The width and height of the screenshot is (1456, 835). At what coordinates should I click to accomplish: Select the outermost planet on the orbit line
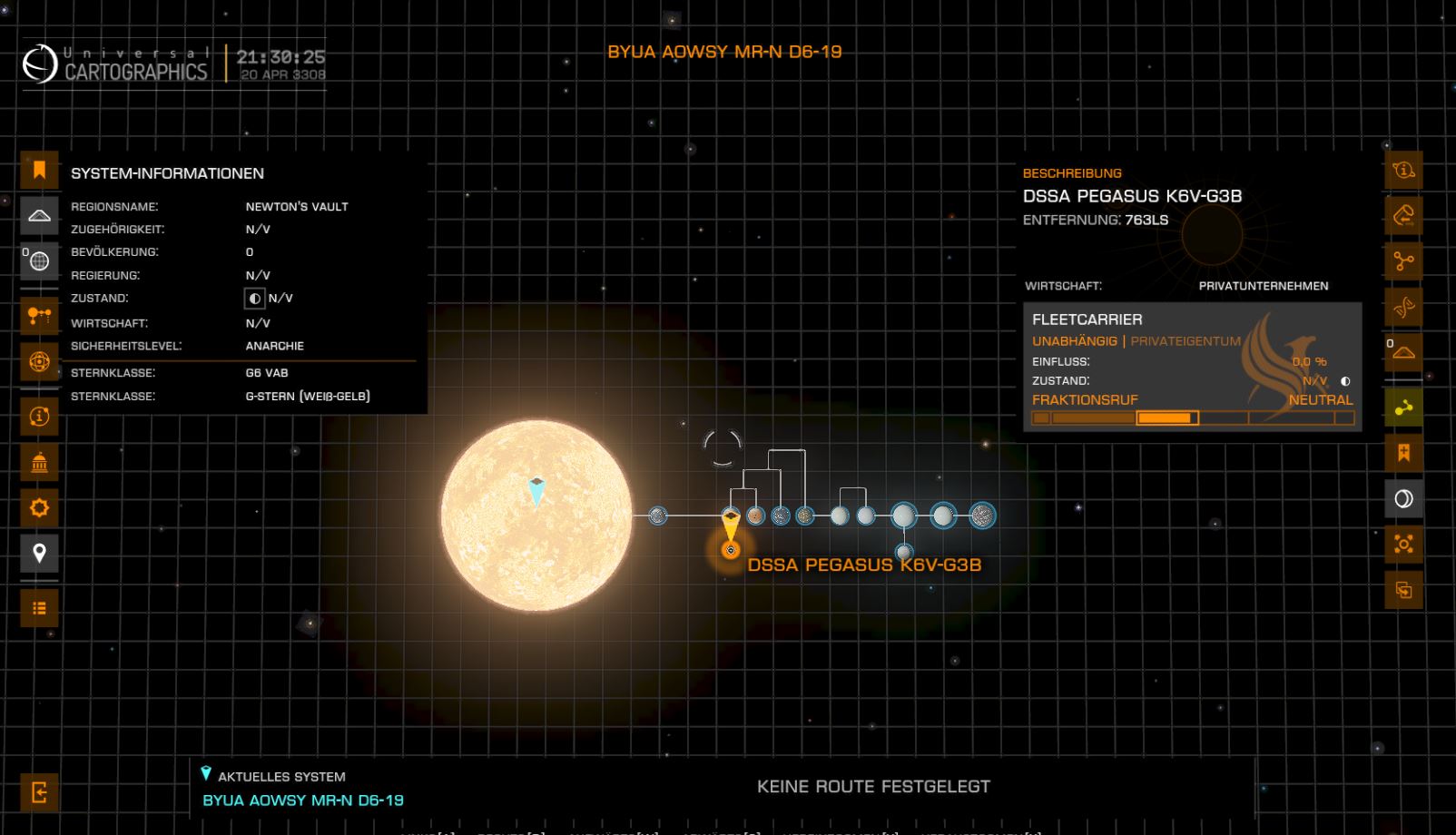[x=982, y=516]
